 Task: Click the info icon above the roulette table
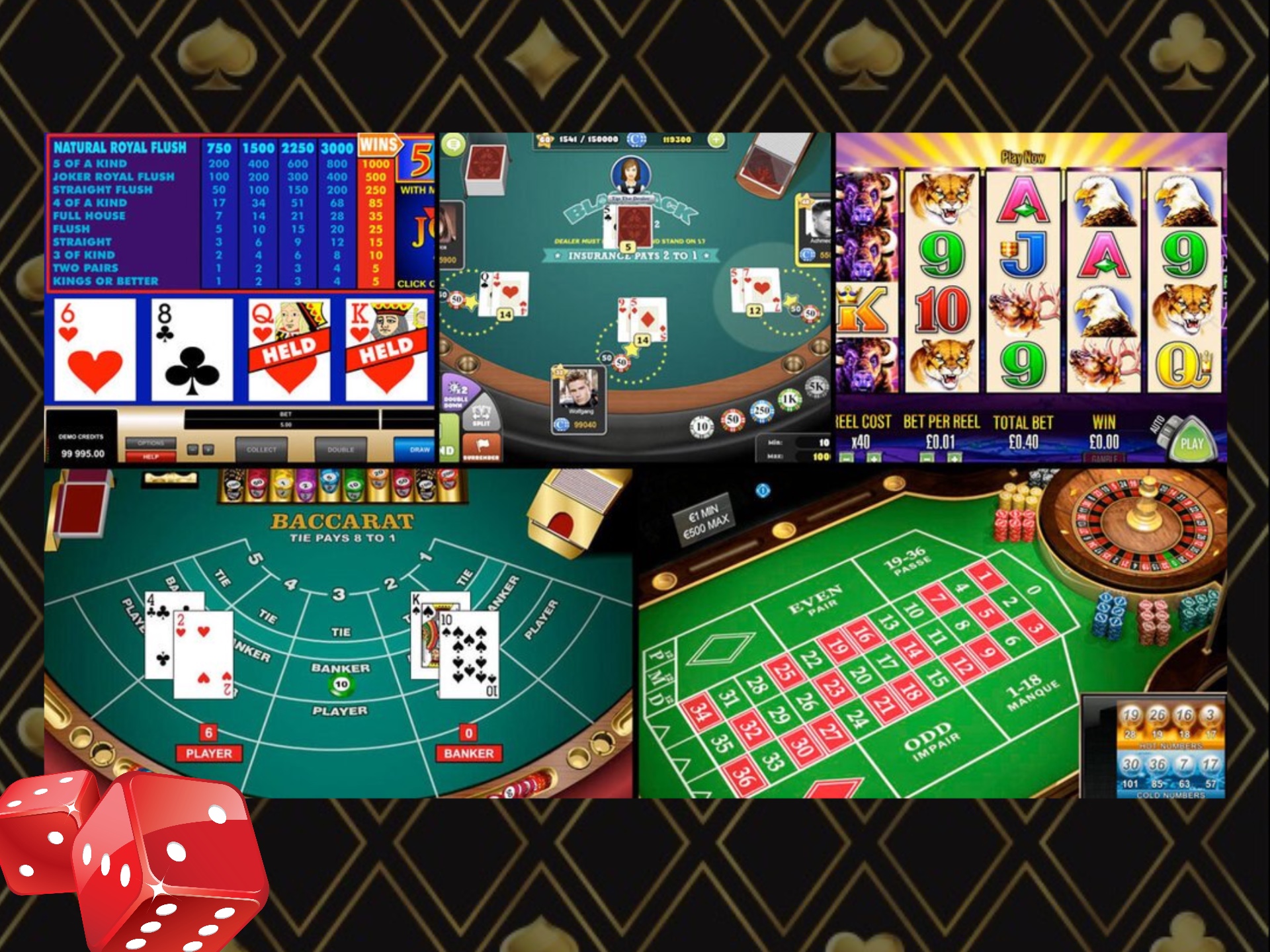point(763,491)
